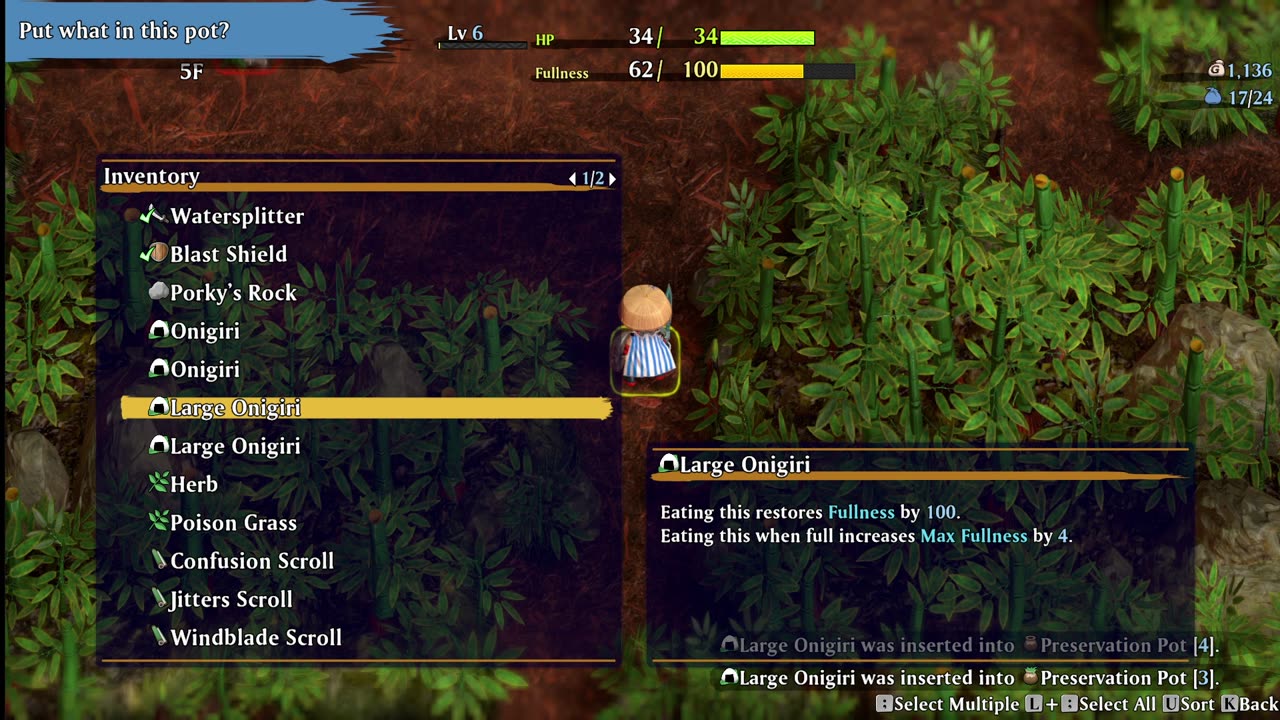The height and width of the screenshot is (720, 1280).
Task: Put the Confusion Scroll in the pot
Action: click(252, 561)
